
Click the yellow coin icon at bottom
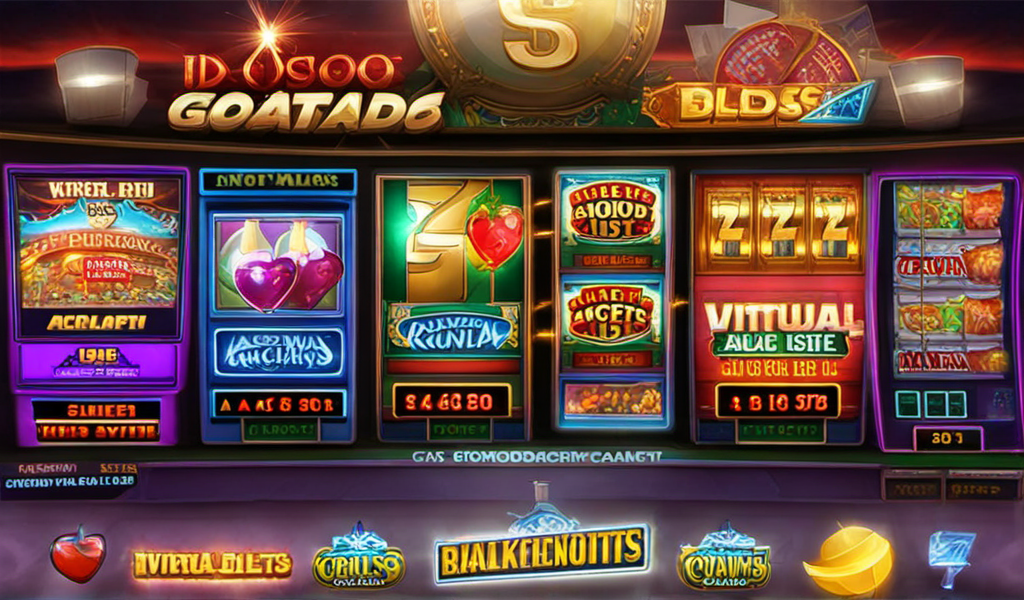click(x=847, y=560)
